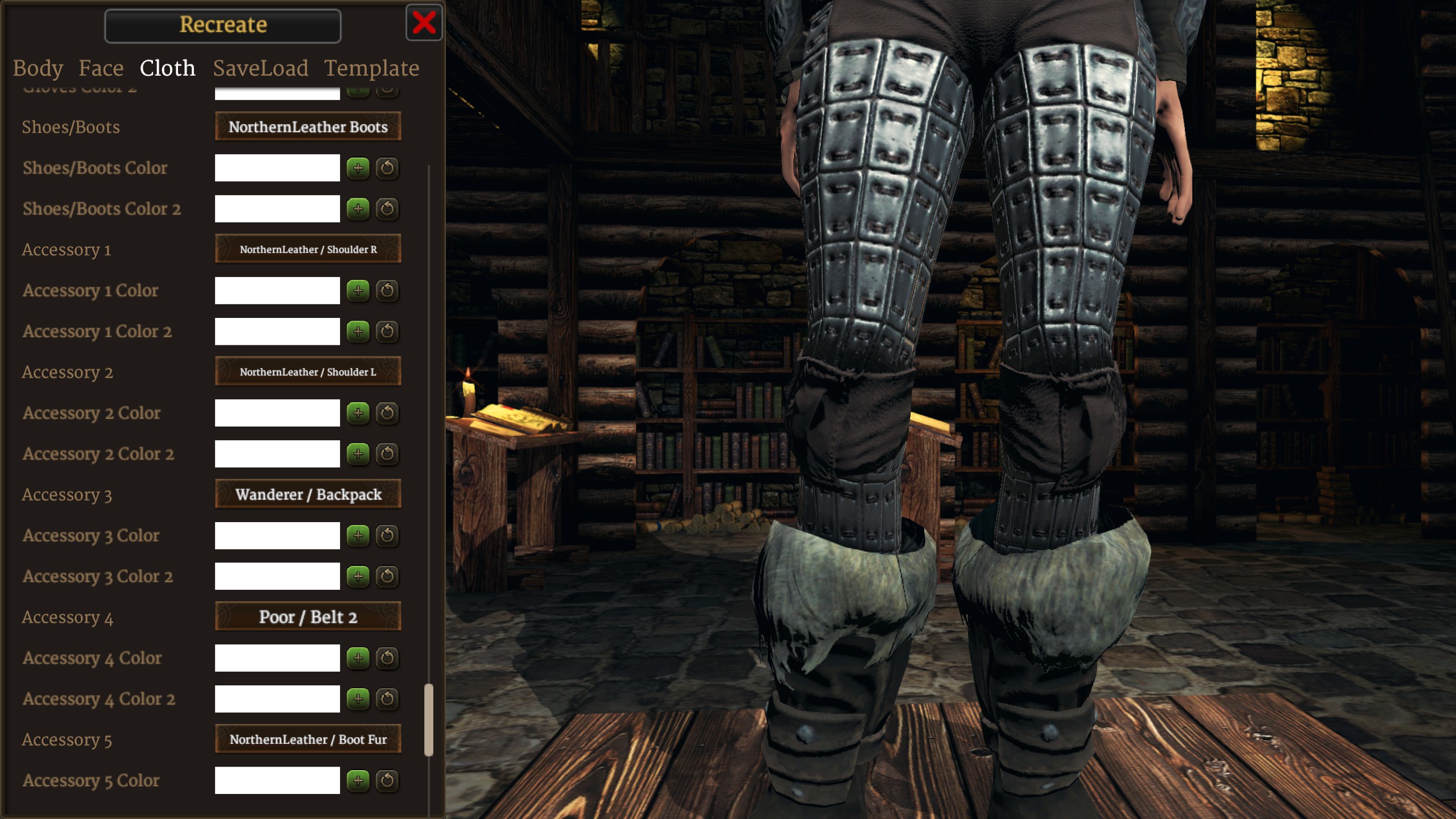Image resolution: width=1456 pixels, height=819 pixels.
Task: Select the Cloth tab
Action: pyautogui.click(x=168, y=68)
